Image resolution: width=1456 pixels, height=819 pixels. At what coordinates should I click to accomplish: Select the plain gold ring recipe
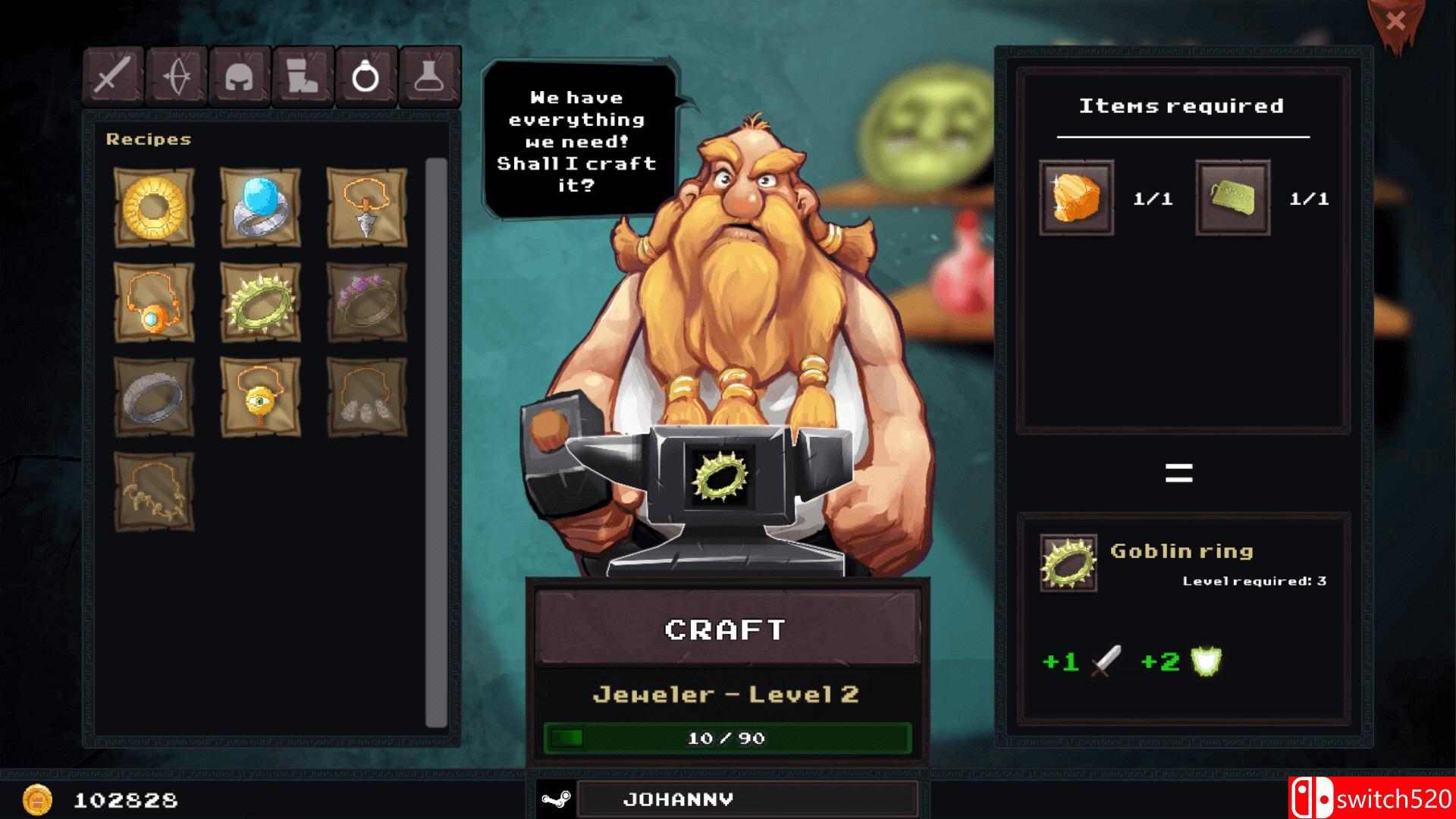point(154,207)
